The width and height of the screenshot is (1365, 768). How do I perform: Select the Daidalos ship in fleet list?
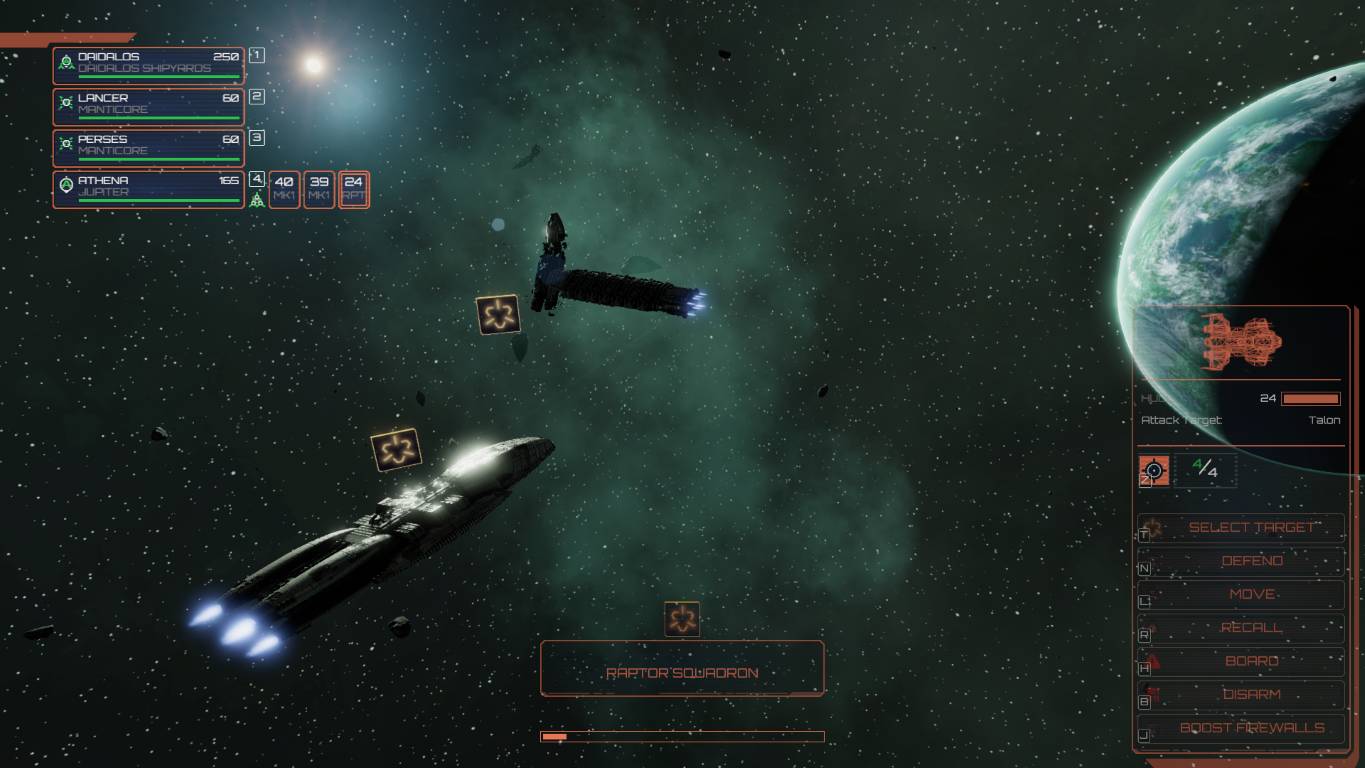click(148, 64)
